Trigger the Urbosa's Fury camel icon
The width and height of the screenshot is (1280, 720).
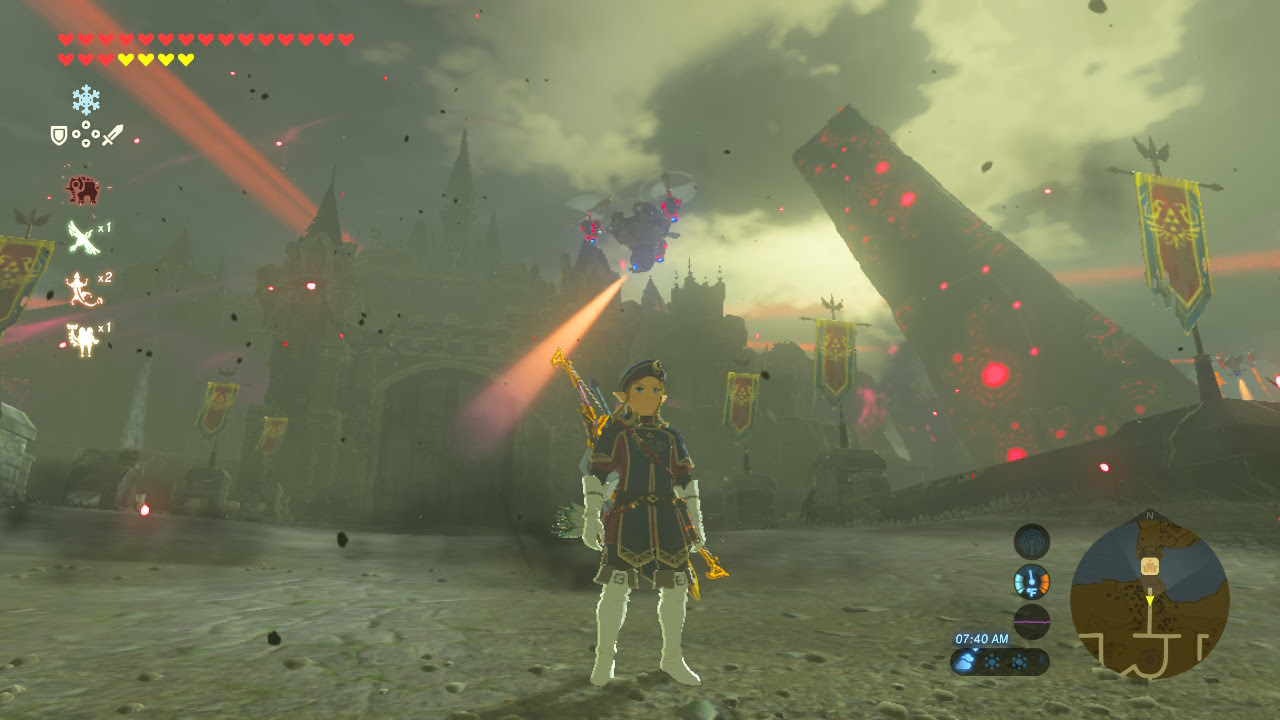point(80,339)
